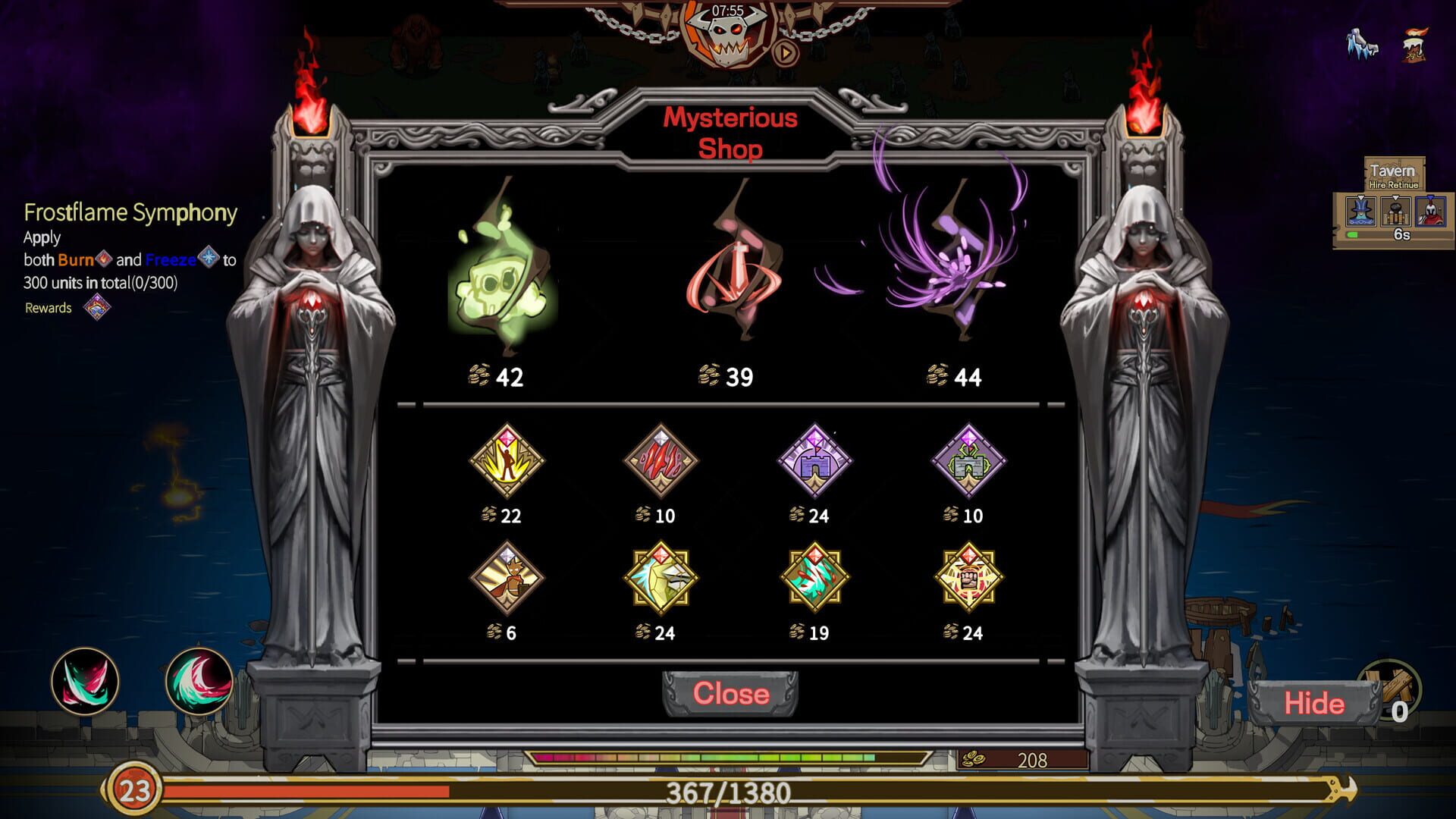Open the Tavern to hire a retinue
Screen dimensions: 1456x819
[1392, 174]
